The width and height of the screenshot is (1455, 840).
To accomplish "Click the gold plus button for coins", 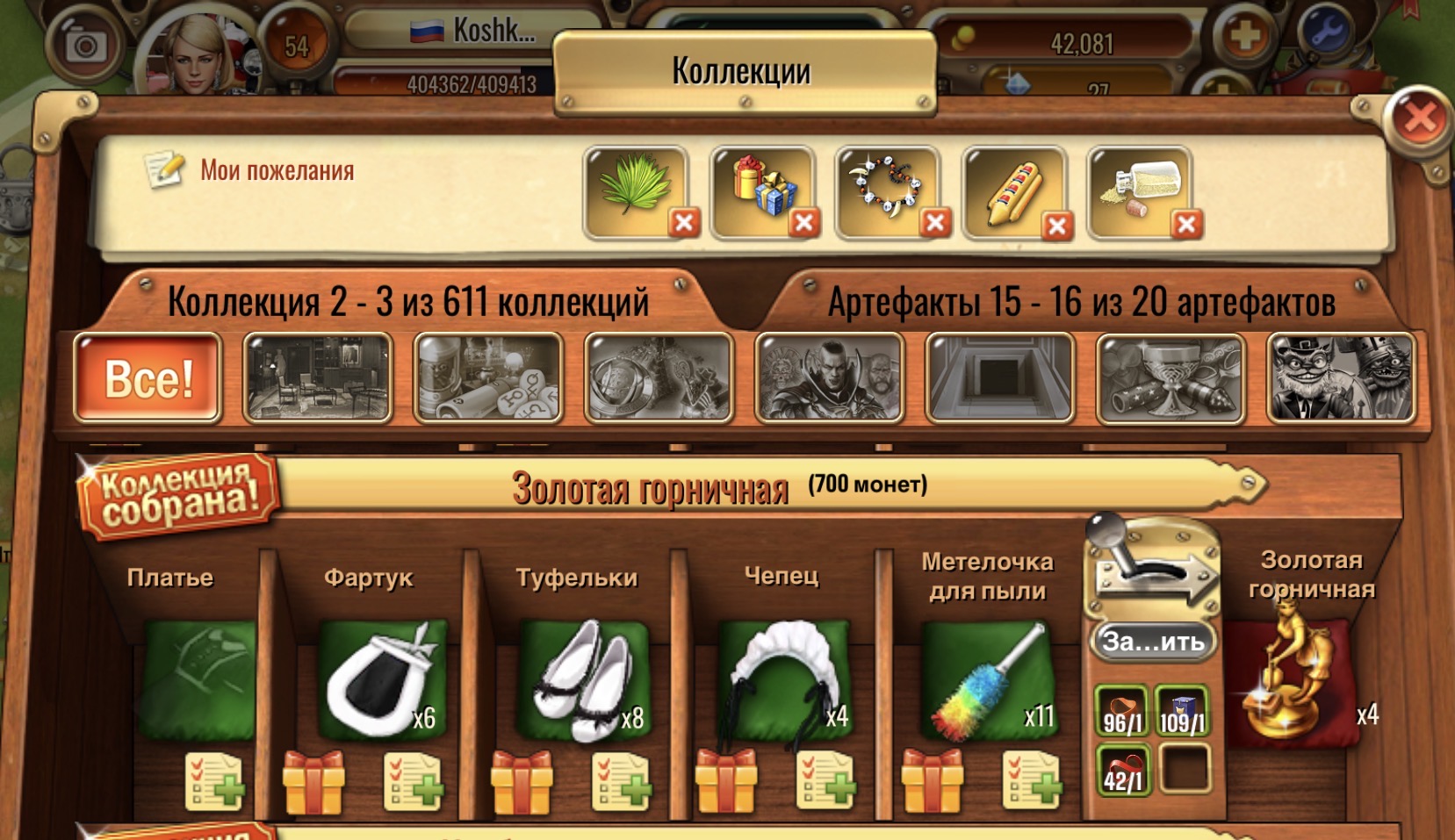I will tap(1244, 37).
